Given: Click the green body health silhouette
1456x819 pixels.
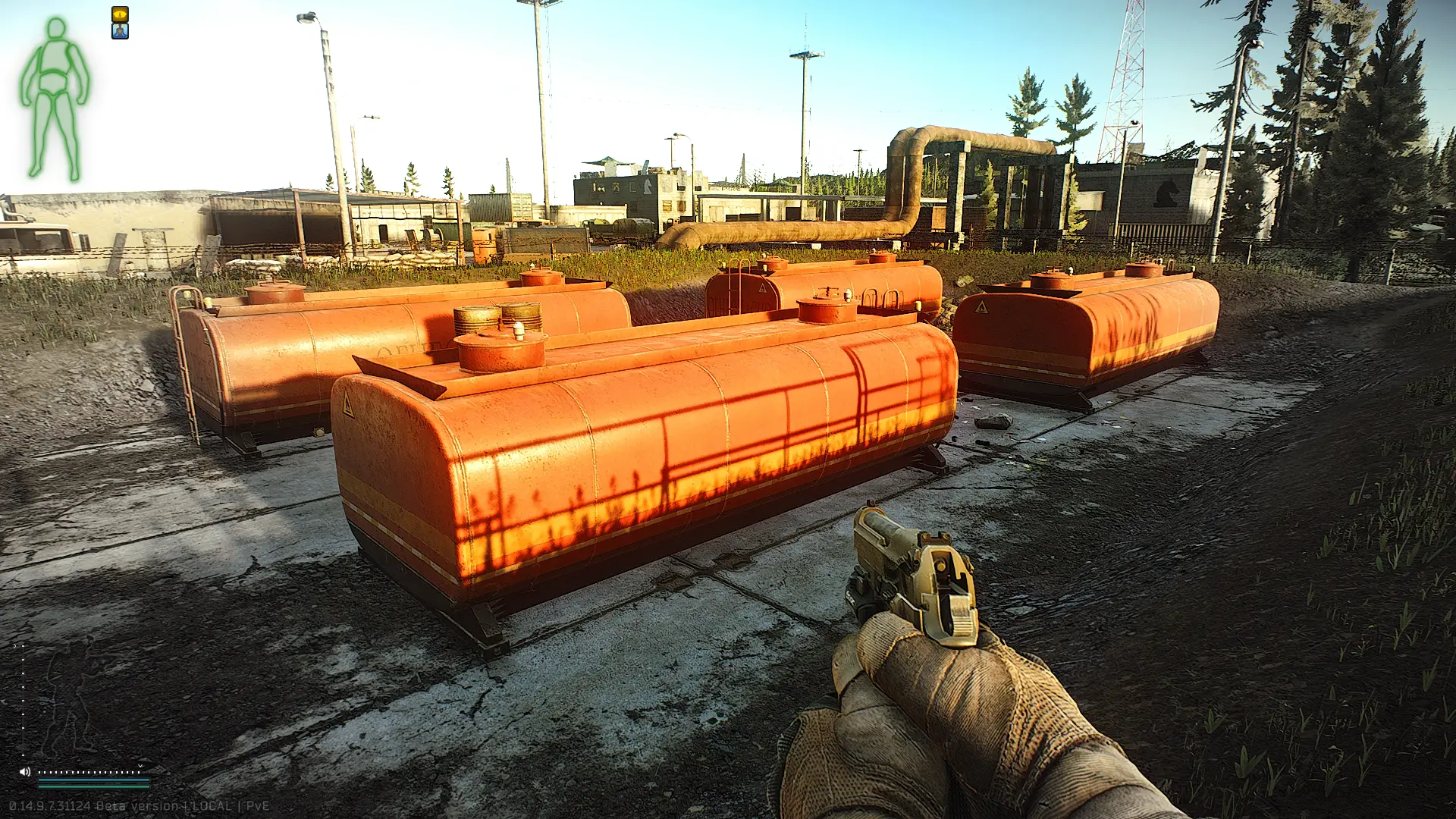Looking at the screenshot, I should tap(54, 99).
